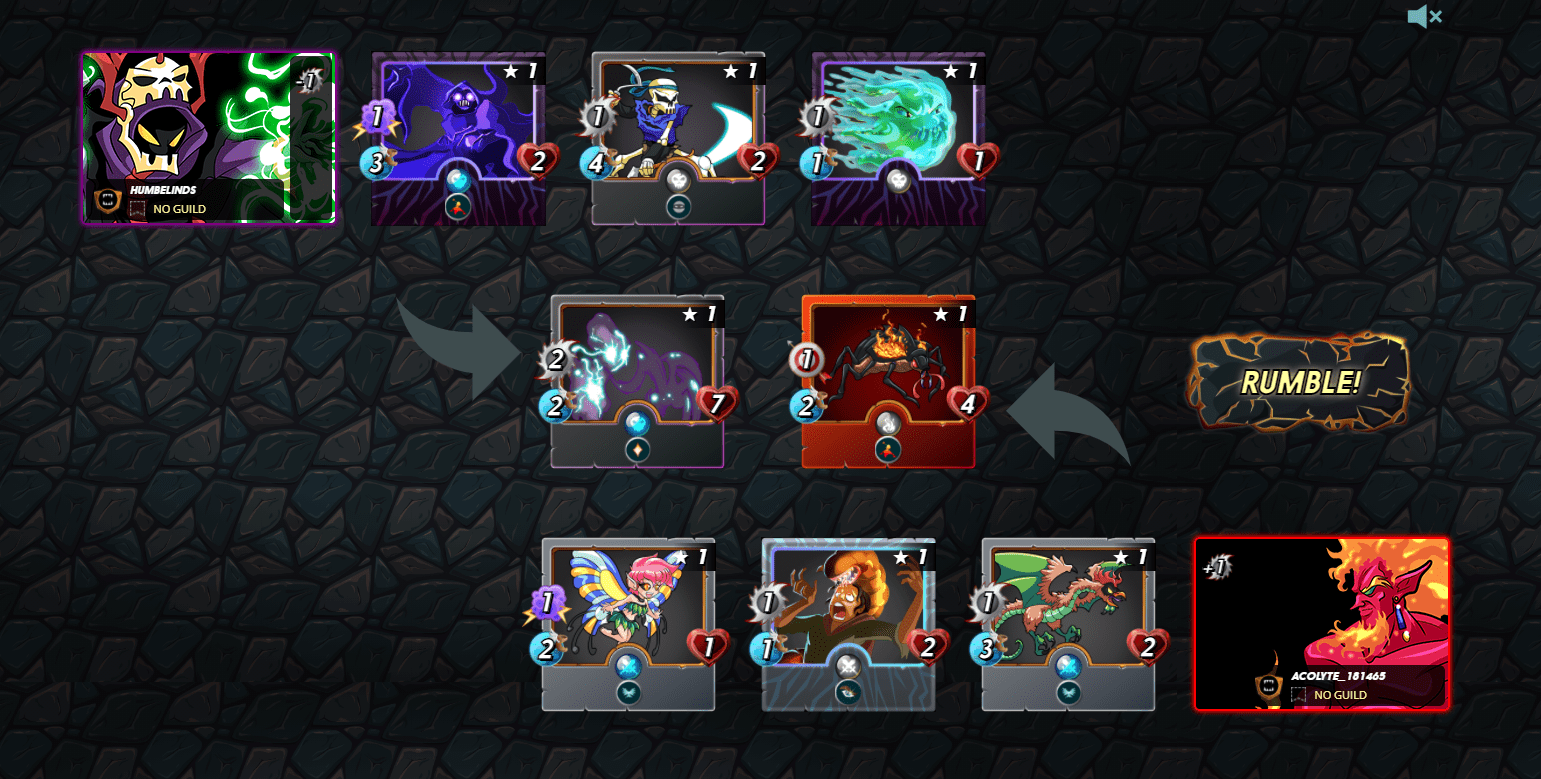This screenshot has width=1541, height=779.
Task: Choose the skeleton assassin monster card
Action: pos(678,138)
